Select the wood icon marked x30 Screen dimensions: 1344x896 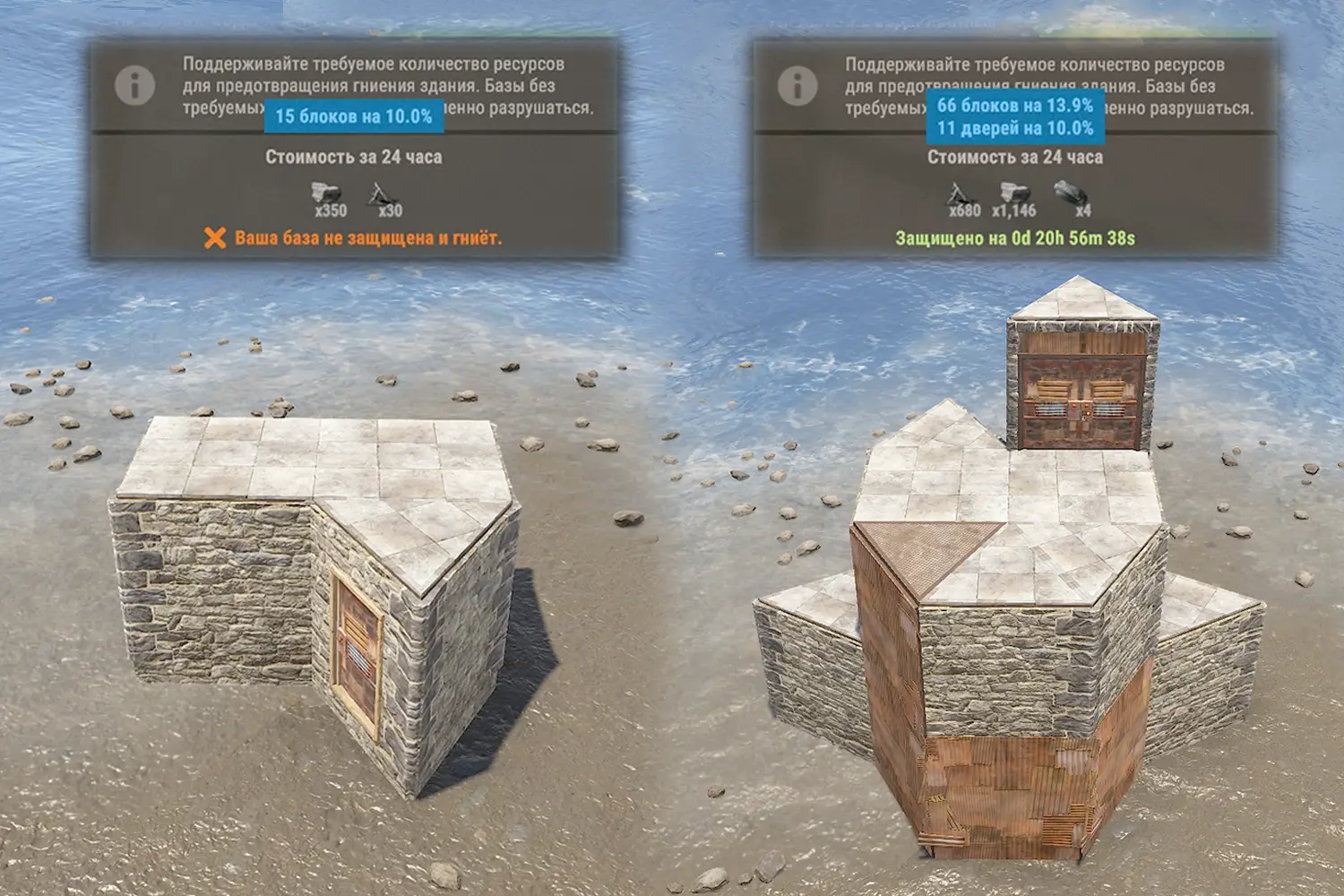[384, 194]
